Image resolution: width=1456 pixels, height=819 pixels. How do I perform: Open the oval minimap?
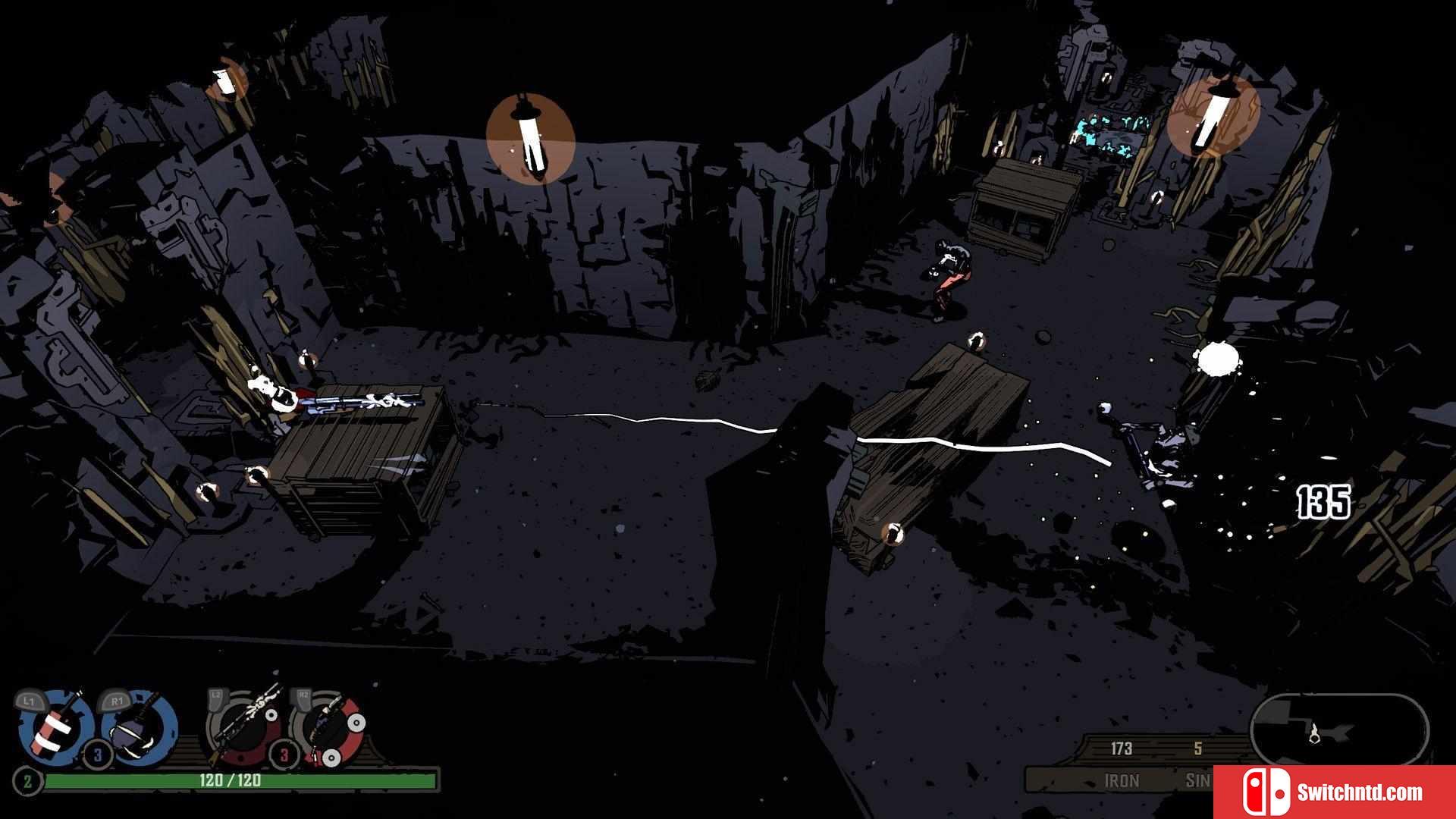pos(1339,731)
